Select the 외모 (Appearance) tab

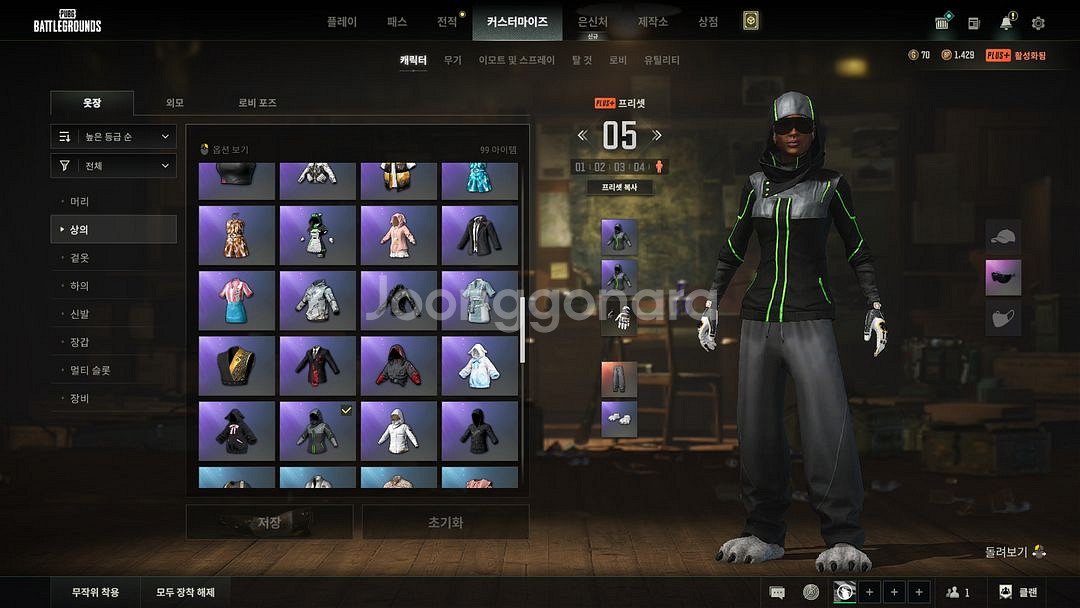tap(174, 103)
